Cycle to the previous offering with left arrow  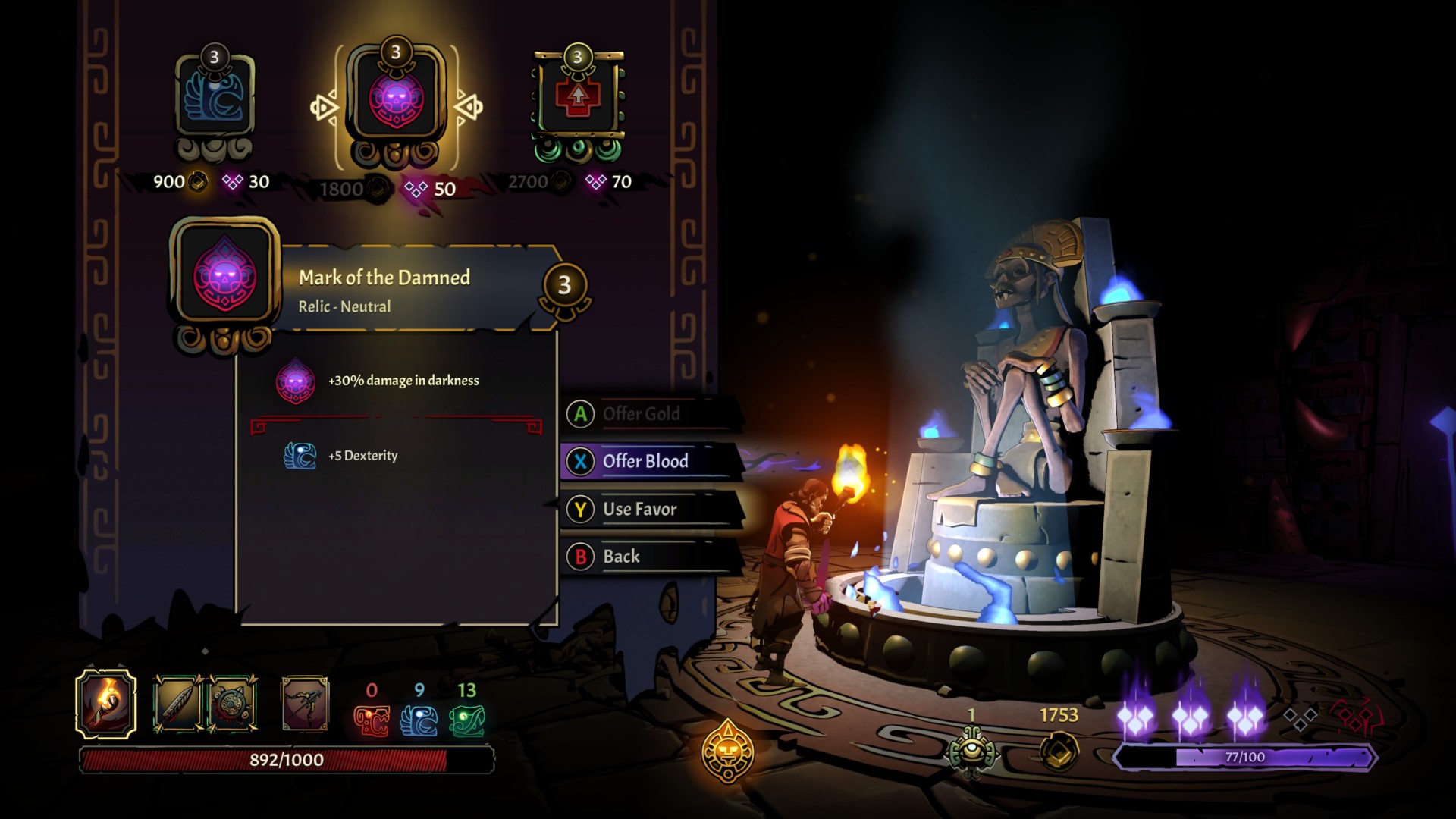(x=324, y=107)
